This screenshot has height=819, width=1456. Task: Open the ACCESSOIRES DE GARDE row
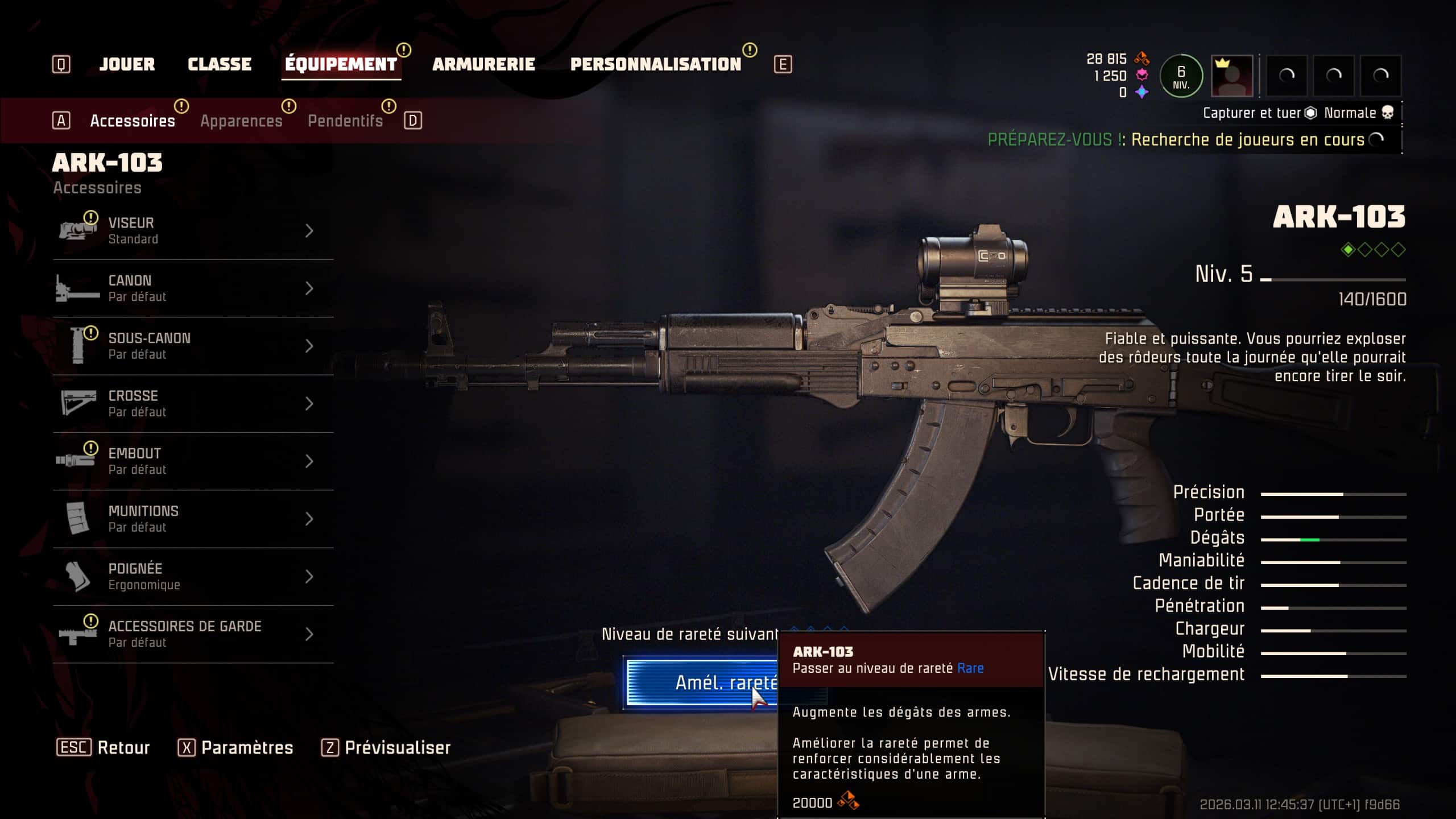[193, 634]
